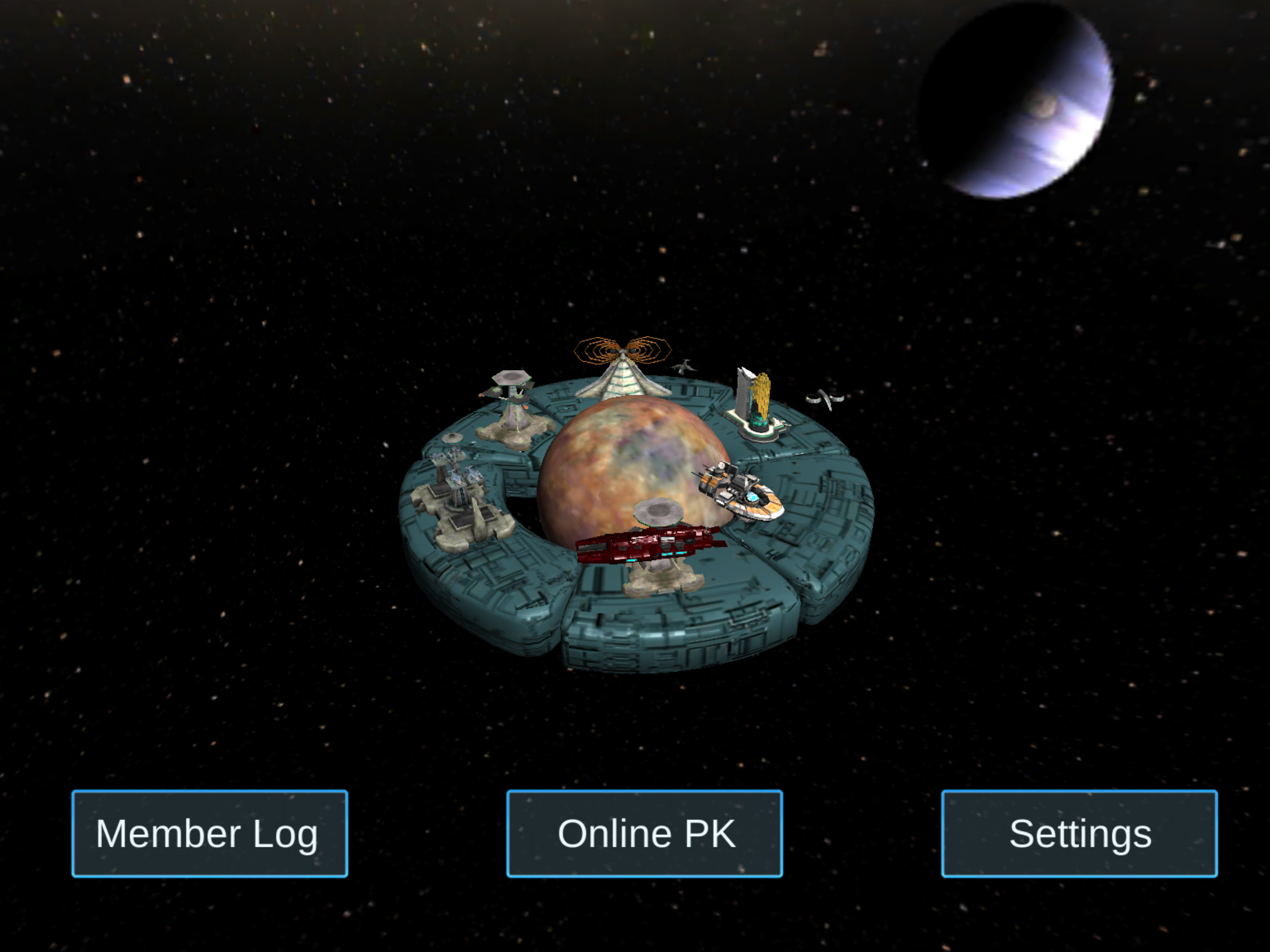Start an Online PK match

(644, 834)
